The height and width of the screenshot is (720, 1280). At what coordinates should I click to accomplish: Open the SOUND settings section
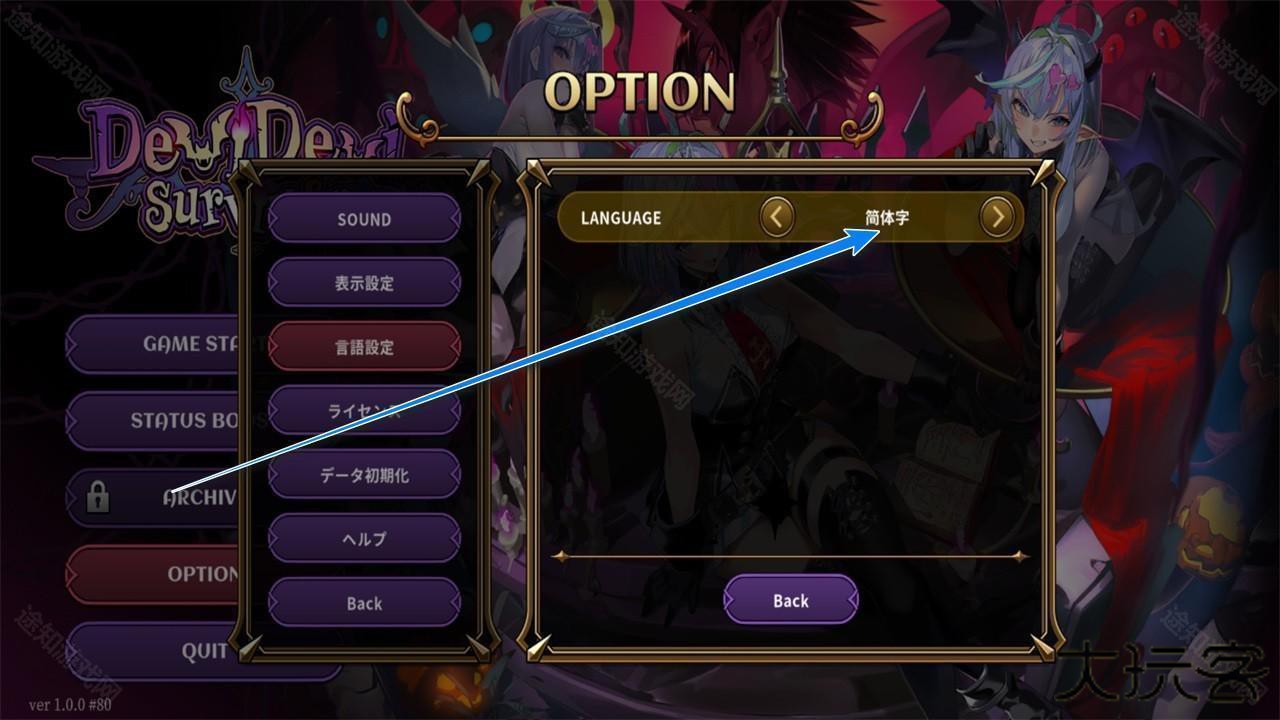(x=364, y=219)
